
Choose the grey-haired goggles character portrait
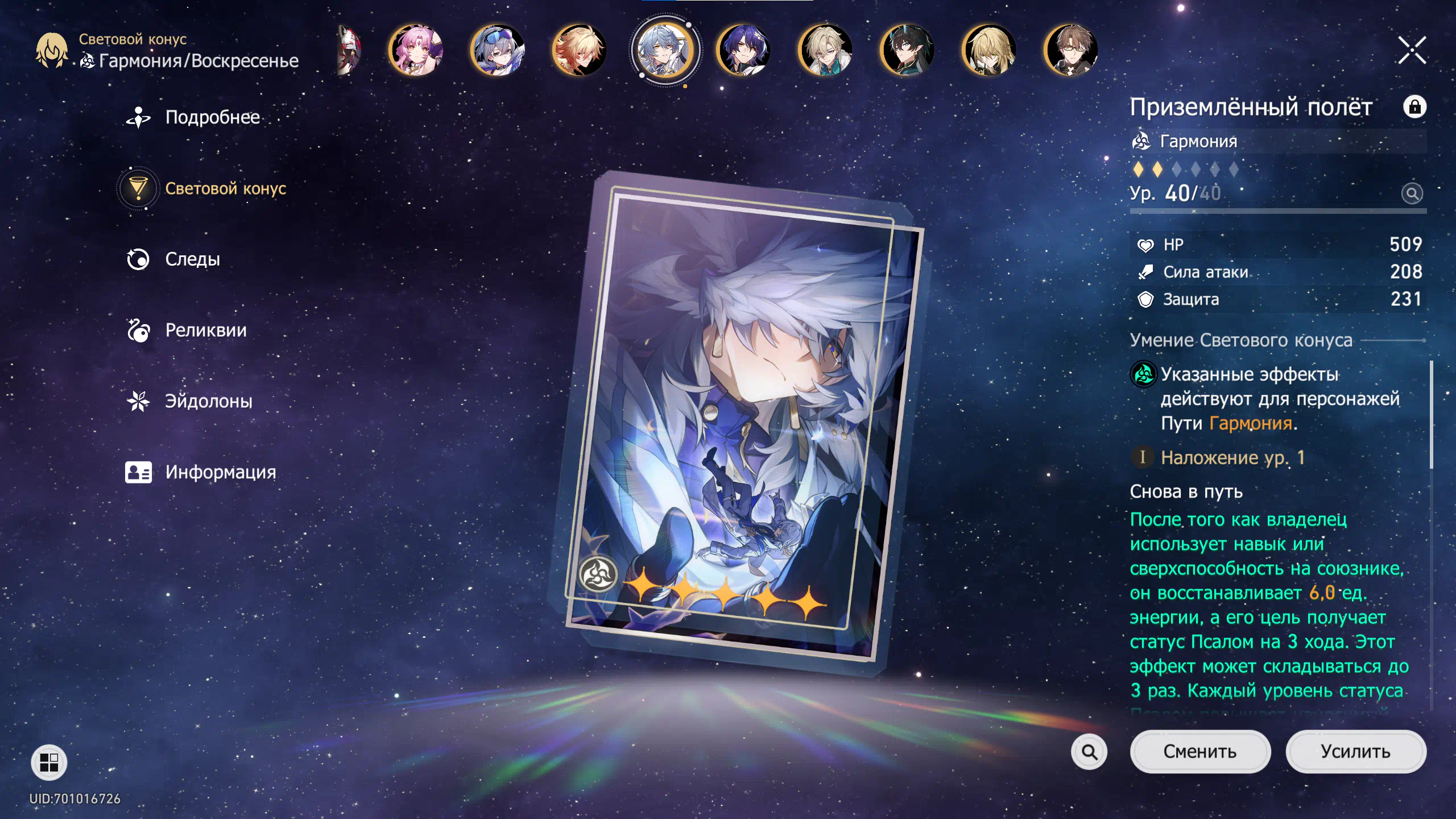pyautogui.click(x=498, y=51)
